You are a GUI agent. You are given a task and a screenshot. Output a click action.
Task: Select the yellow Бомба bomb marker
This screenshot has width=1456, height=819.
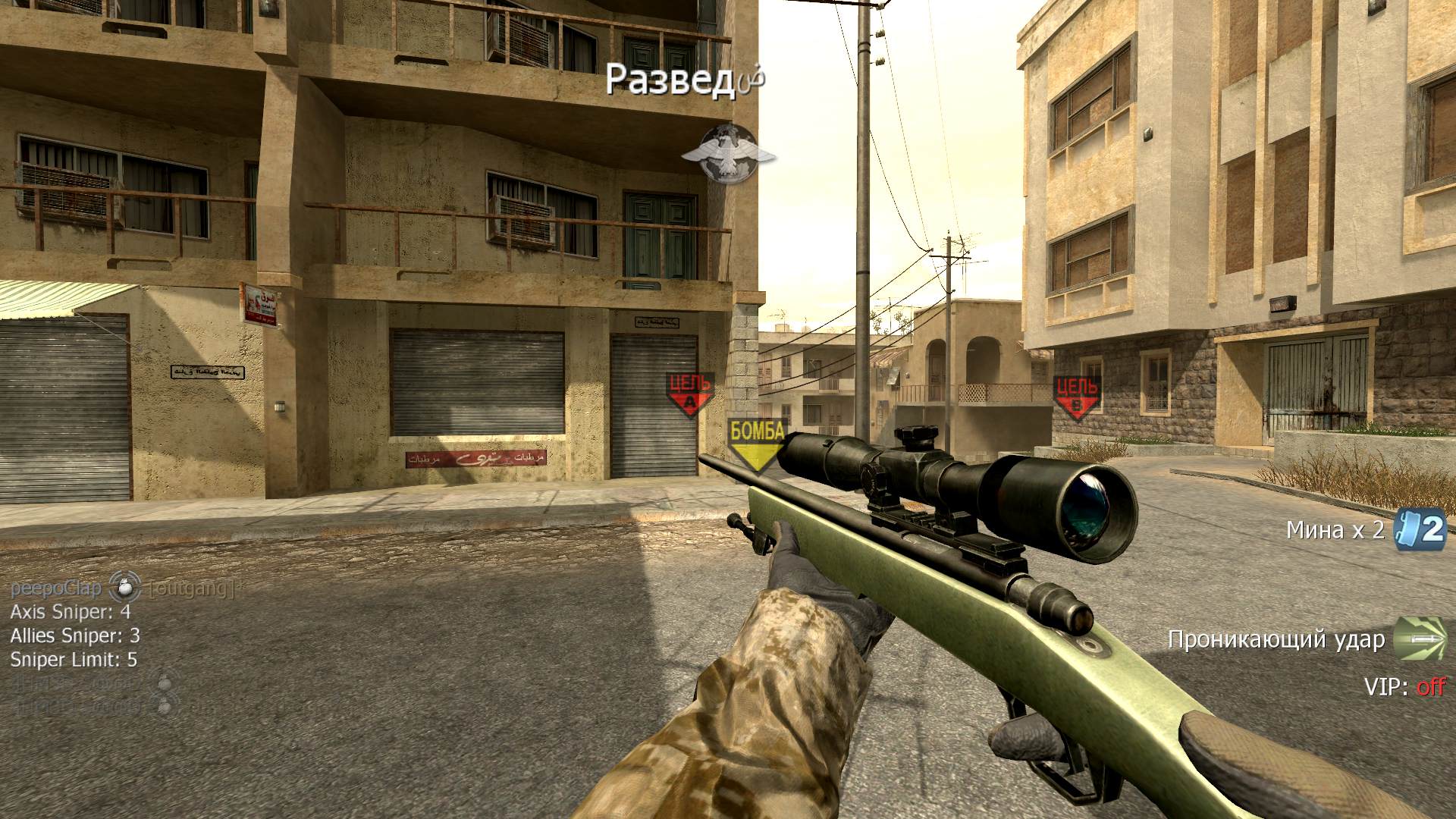pos(756,444)
